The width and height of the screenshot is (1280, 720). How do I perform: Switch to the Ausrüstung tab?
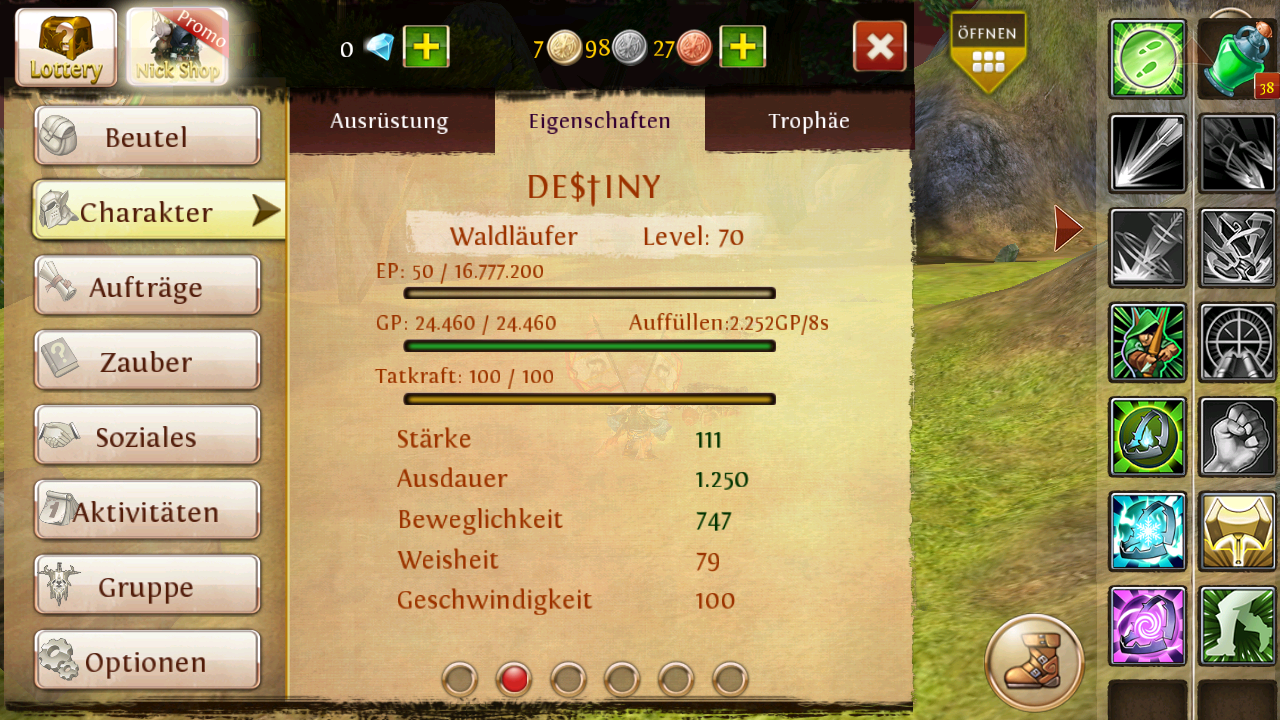click(390, 121)
